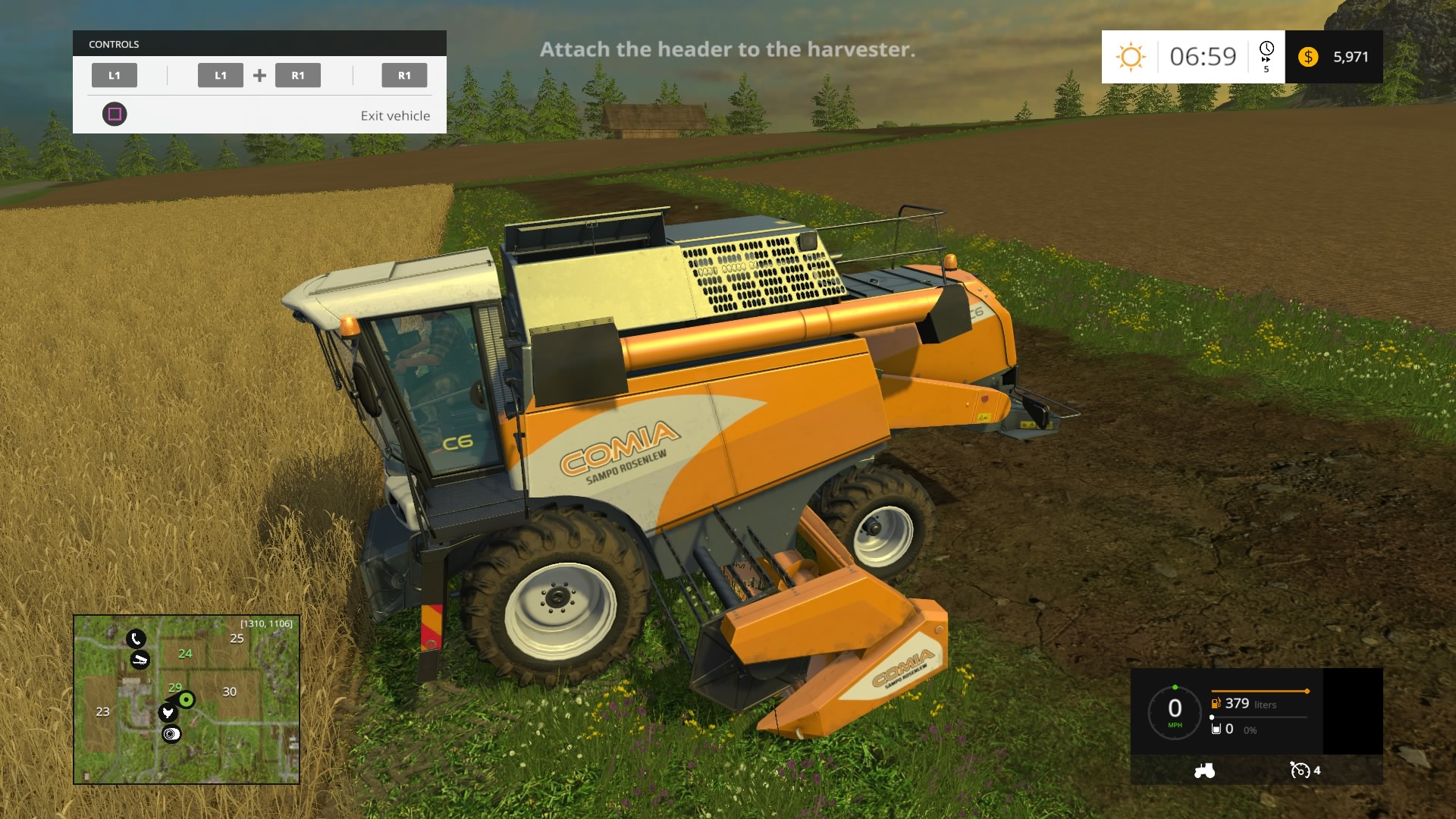Select the wool pallet marker on the minimap
This screenshot has height=819, width=1456.
point(172,733)
